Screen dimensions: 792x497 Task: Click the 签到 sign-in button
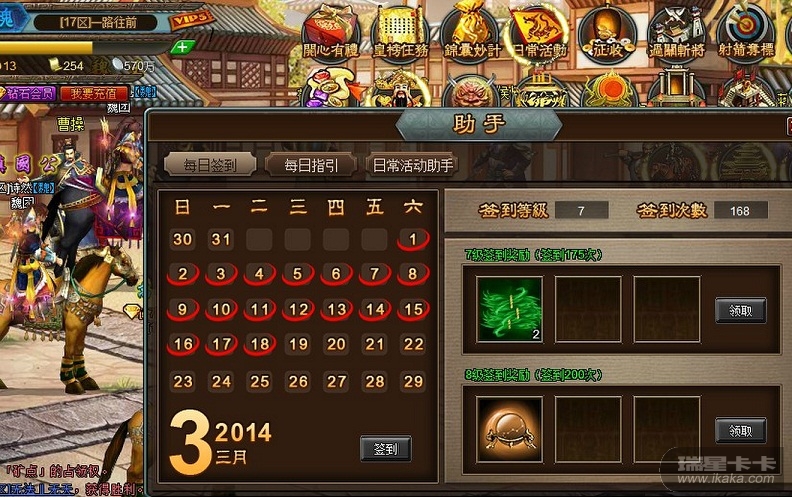coord(385,449)
